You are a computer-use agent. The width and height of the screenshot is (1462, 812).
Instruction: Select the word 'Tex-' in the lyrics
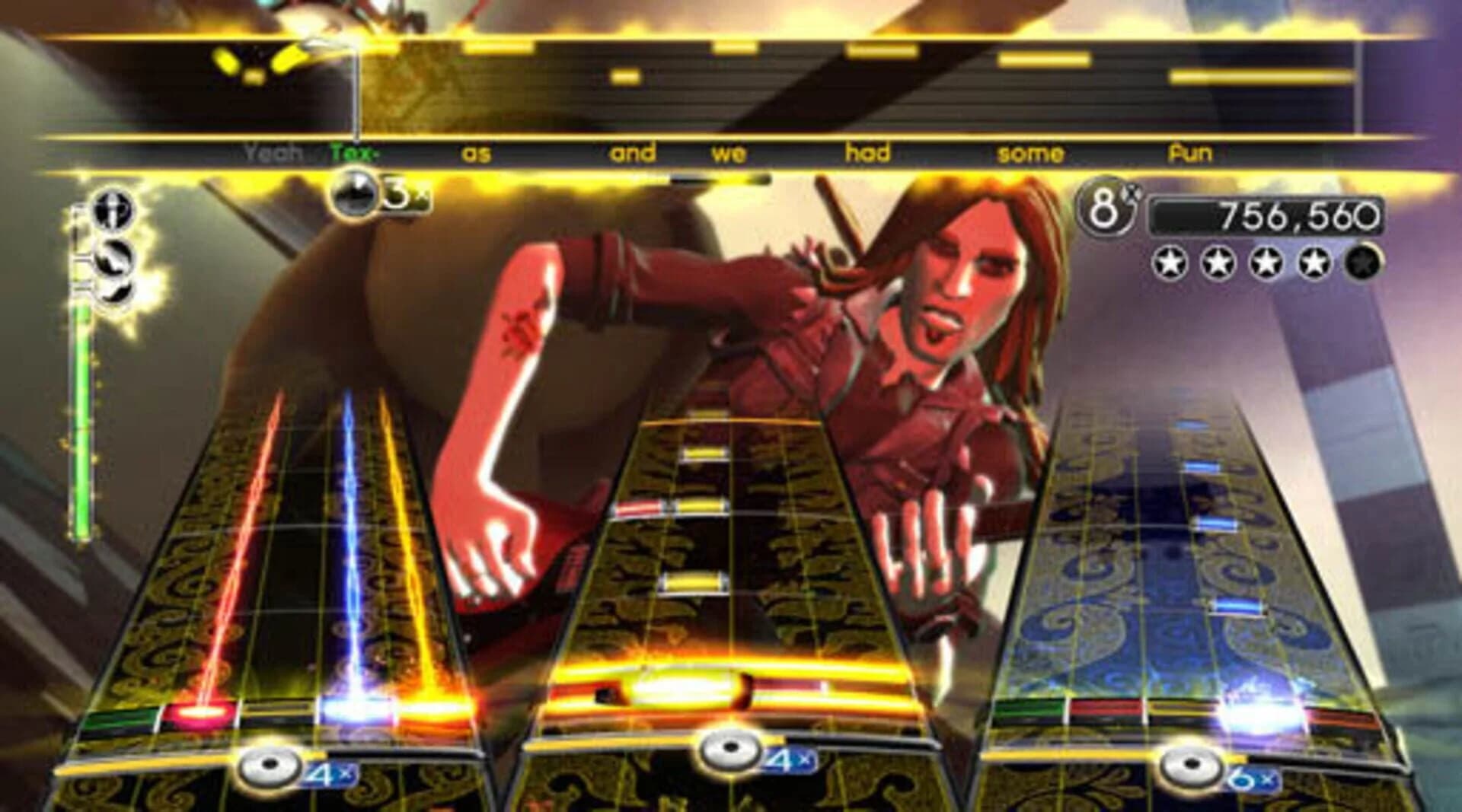pyautogui.click(x=352, y=152)
